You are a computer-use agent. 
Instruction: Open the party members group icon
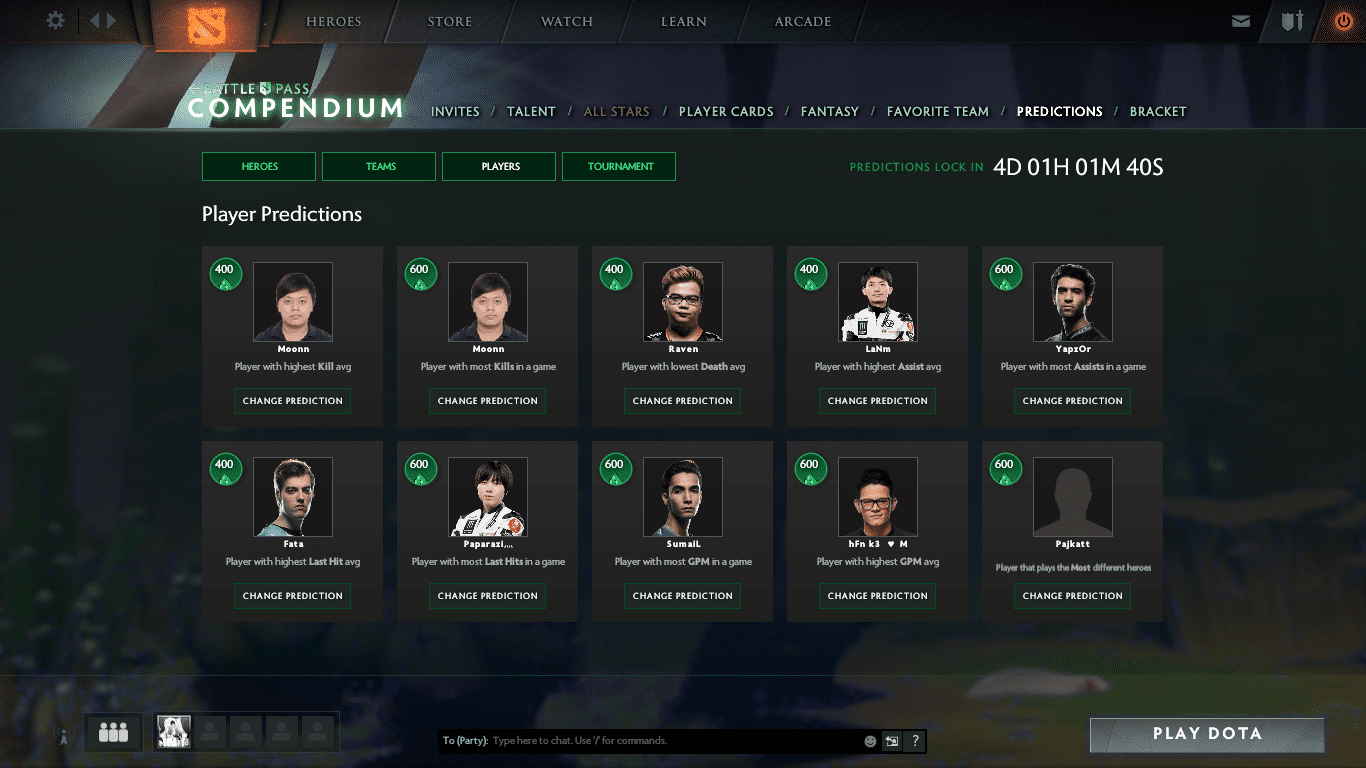pyautogui.click(x=112, y=732)
